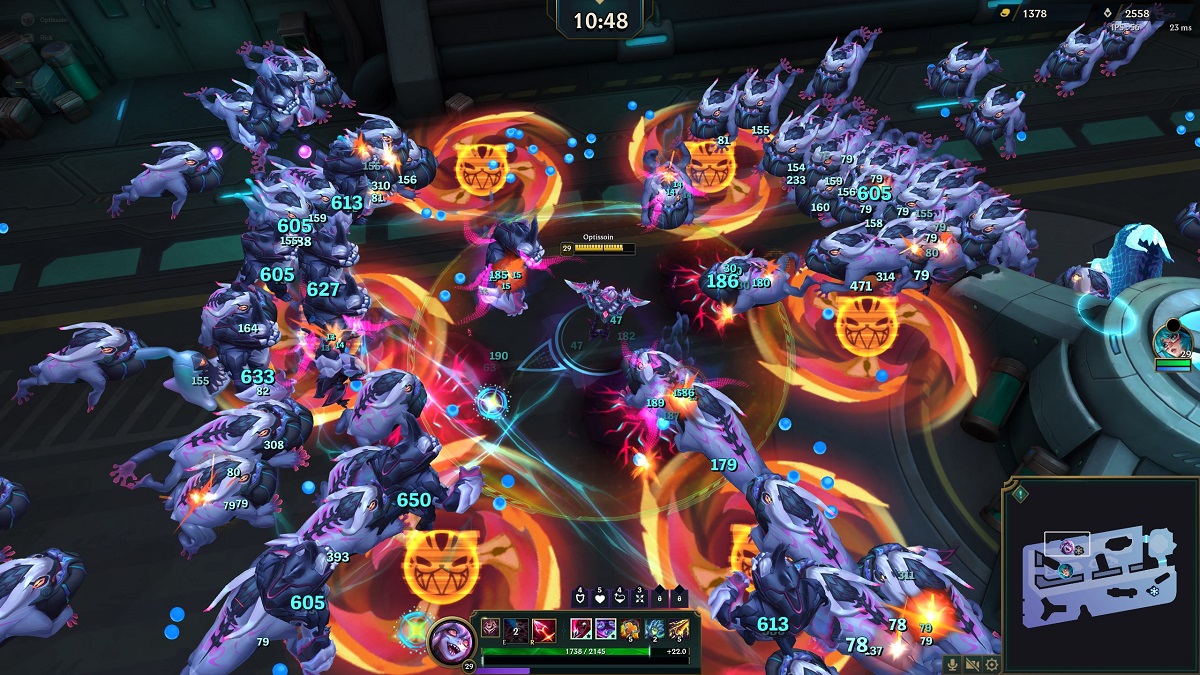This screenshot has height=675, width=1200.
Task: Choose the blue flower weapon icon
Action: click(x=655, y=628)
